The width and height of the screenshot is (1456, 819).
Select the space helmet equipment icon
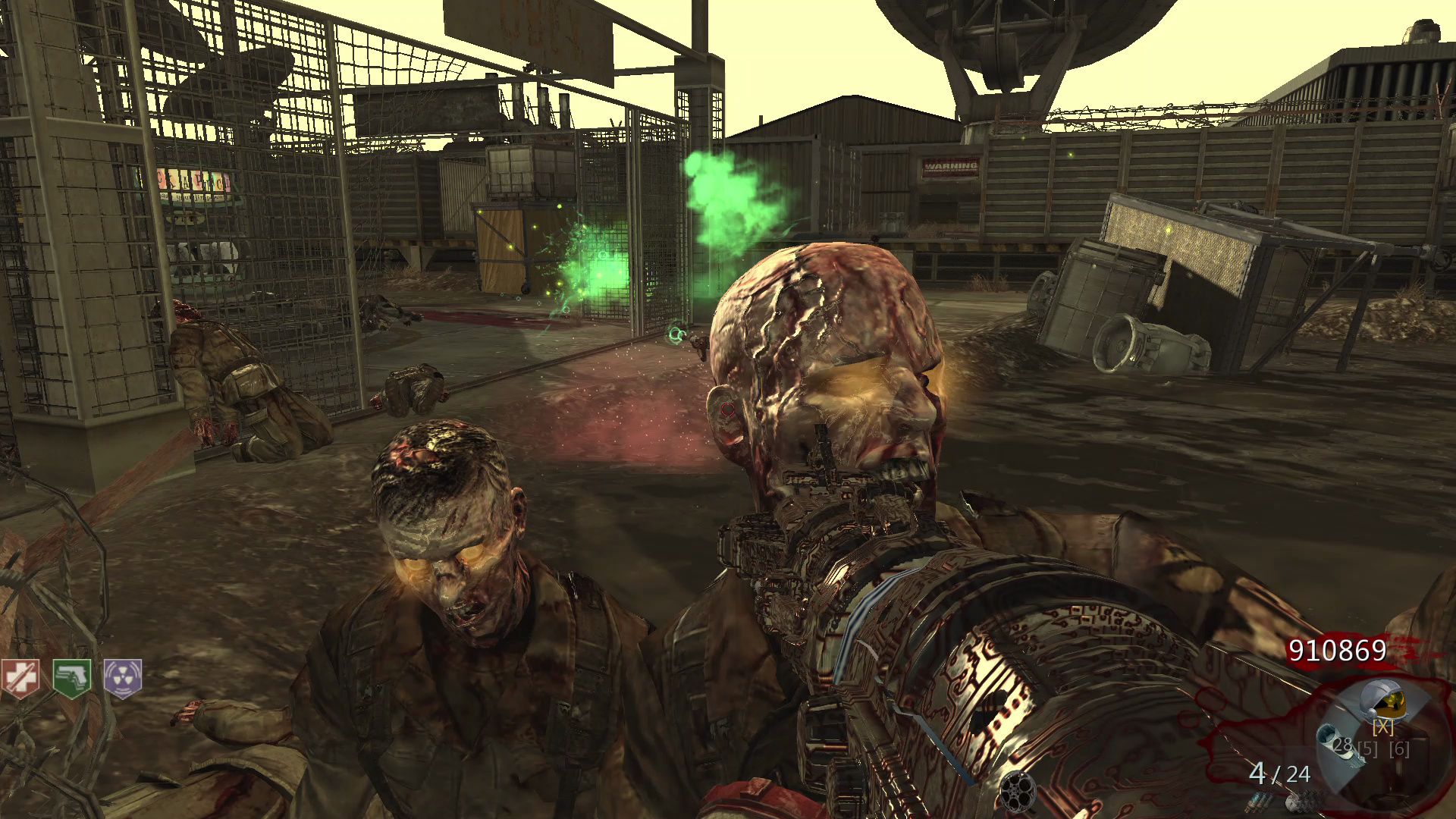coord(1383,701)
